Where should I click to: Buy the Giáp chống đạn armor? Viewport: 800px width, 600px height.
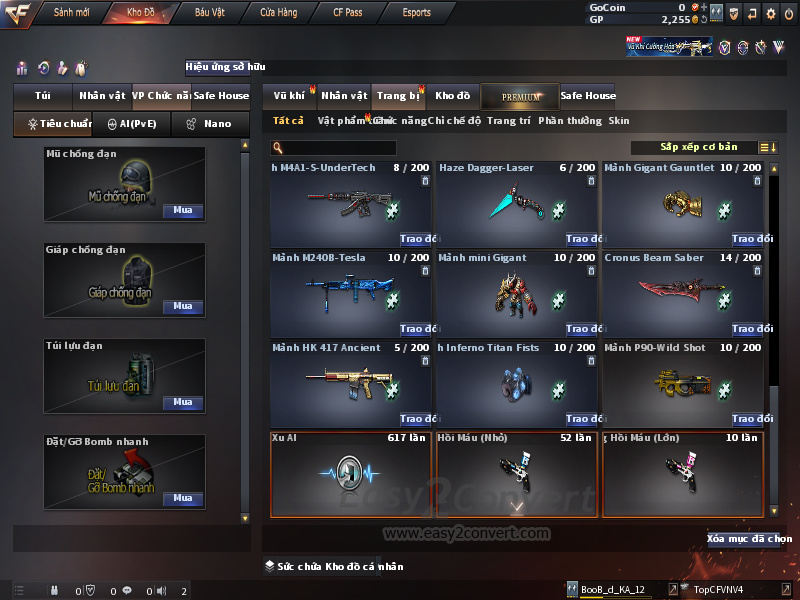182,307
